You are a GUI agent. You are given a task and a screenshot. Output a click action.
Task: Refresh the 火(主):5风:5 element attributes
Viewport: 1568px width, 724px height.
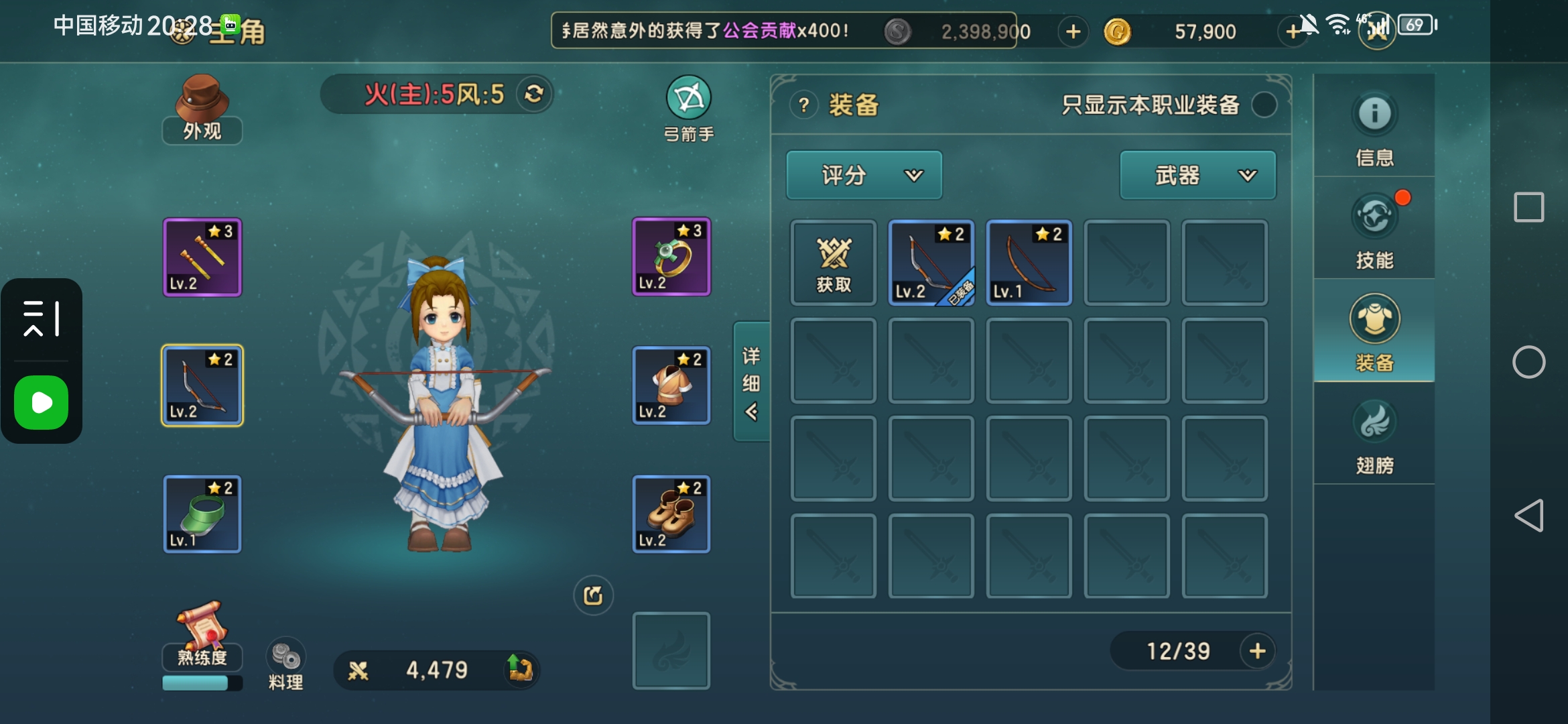pyautogui.click(x=533, y=94)
